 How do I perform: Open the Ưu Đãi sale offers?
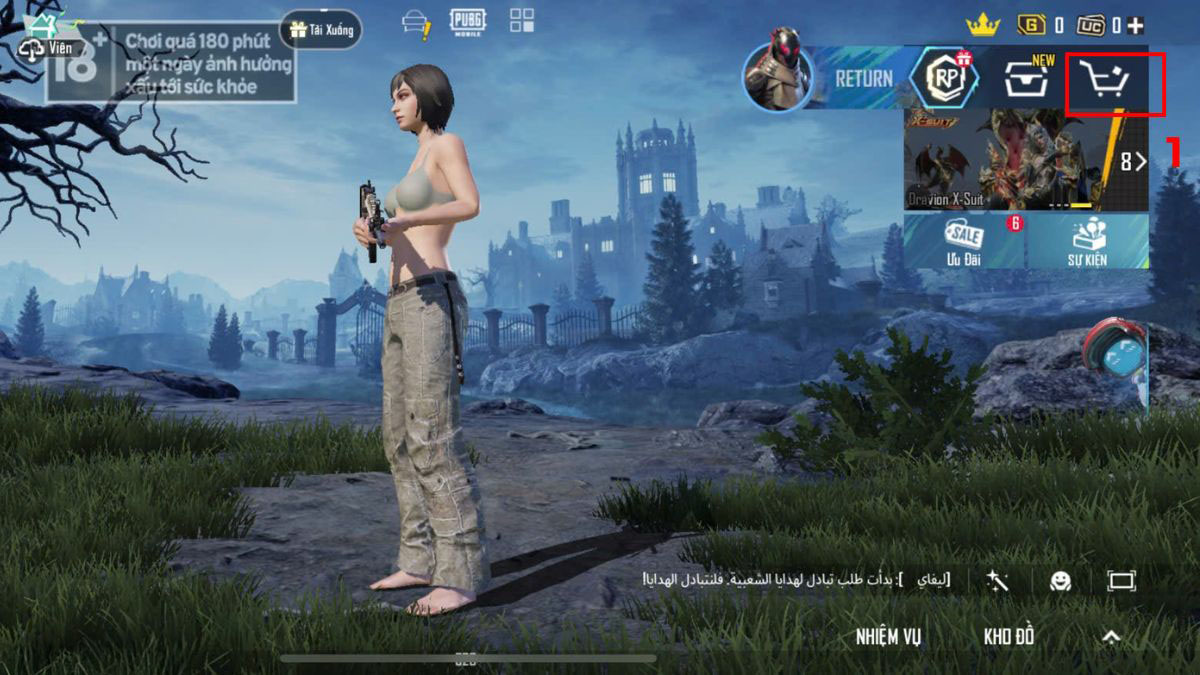(964, 241)
